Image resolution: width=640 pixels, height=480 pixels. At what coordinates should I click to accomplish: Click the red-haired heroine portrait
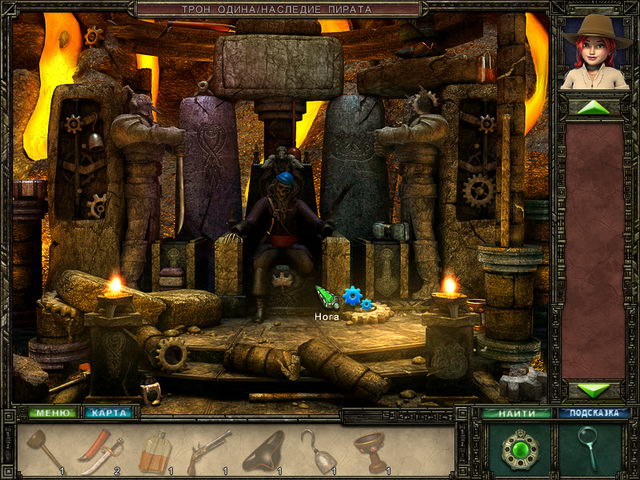594,53
